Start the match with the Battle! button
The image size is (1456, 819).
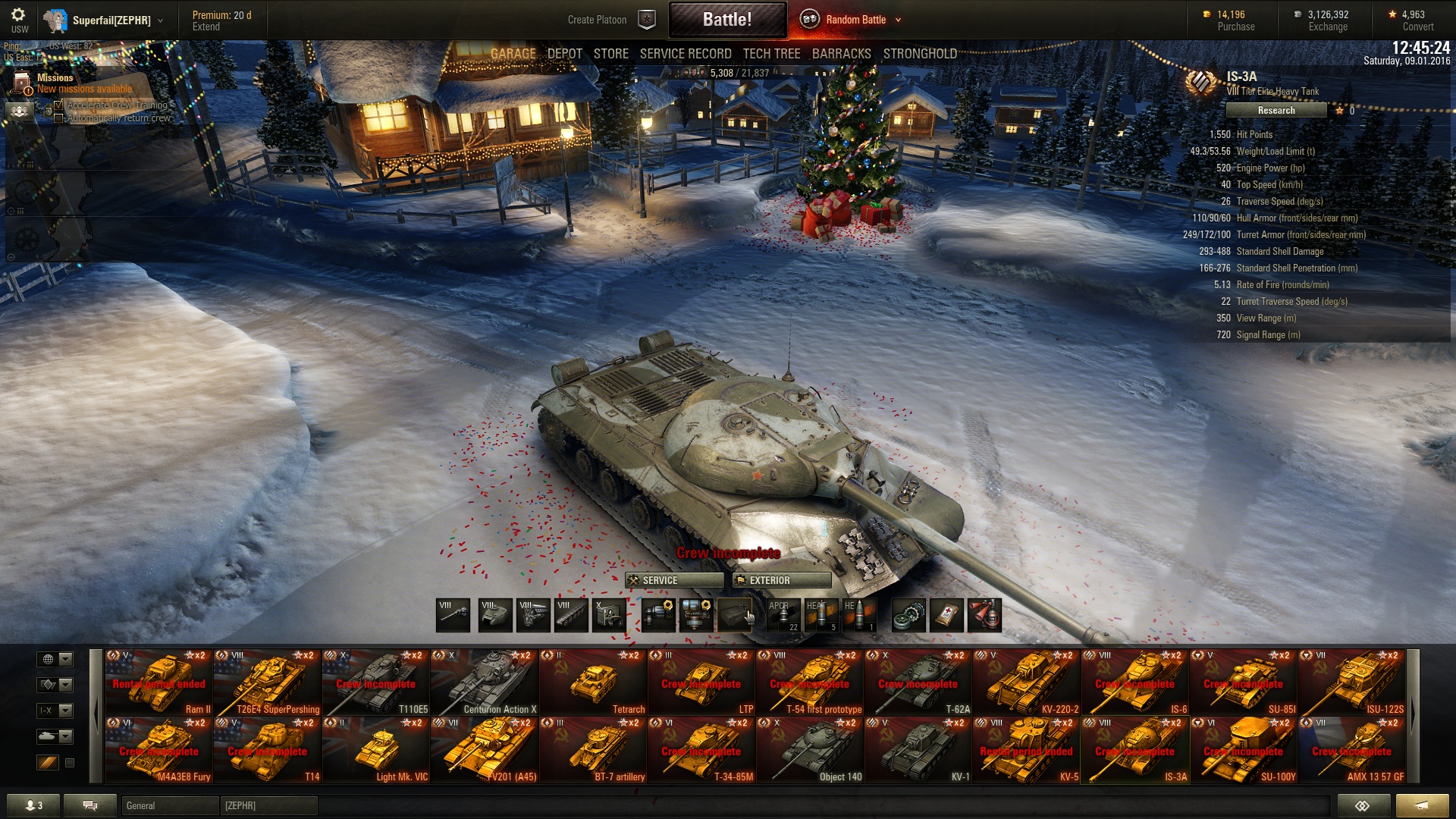click(x=726, y=20)
